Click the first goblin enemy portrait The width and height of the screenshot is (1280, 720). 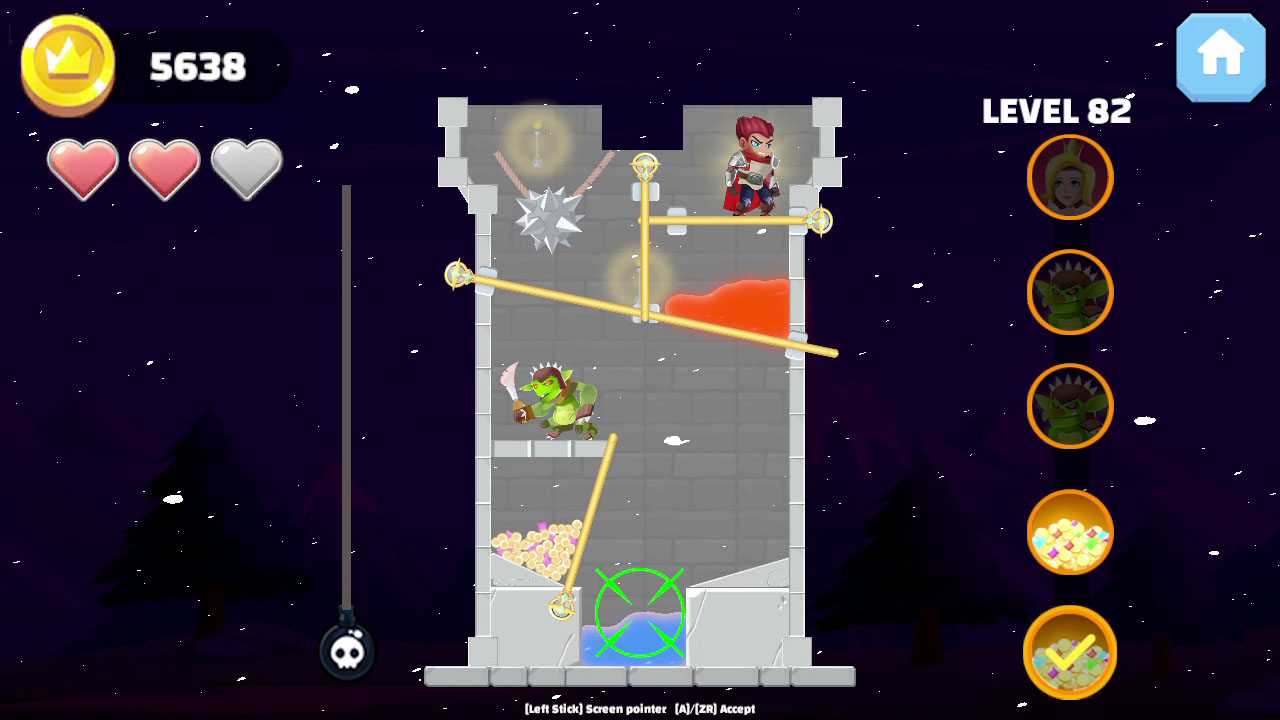tap(1069, 291)
